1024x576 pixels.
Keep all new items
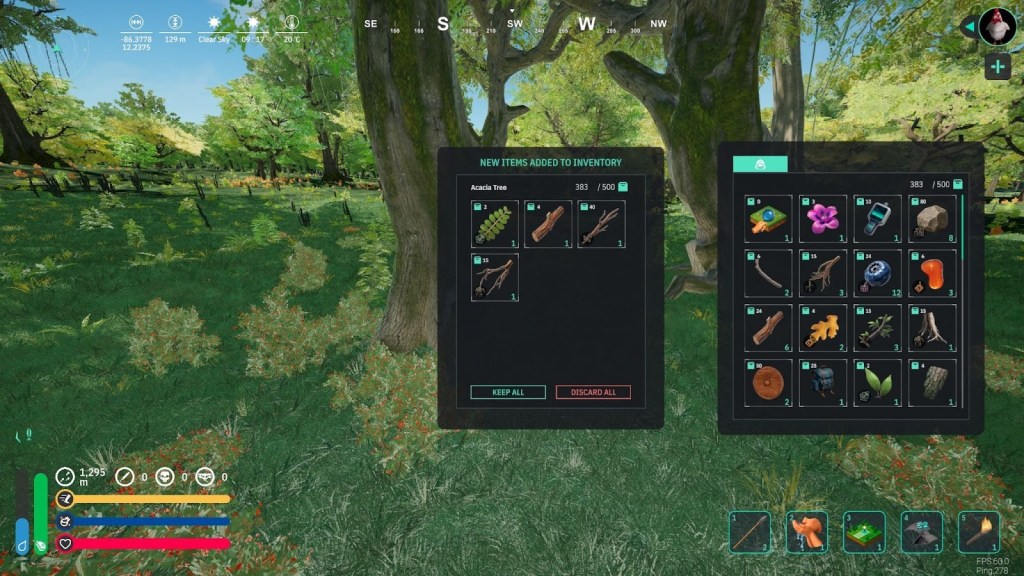[x=508, y=392]
